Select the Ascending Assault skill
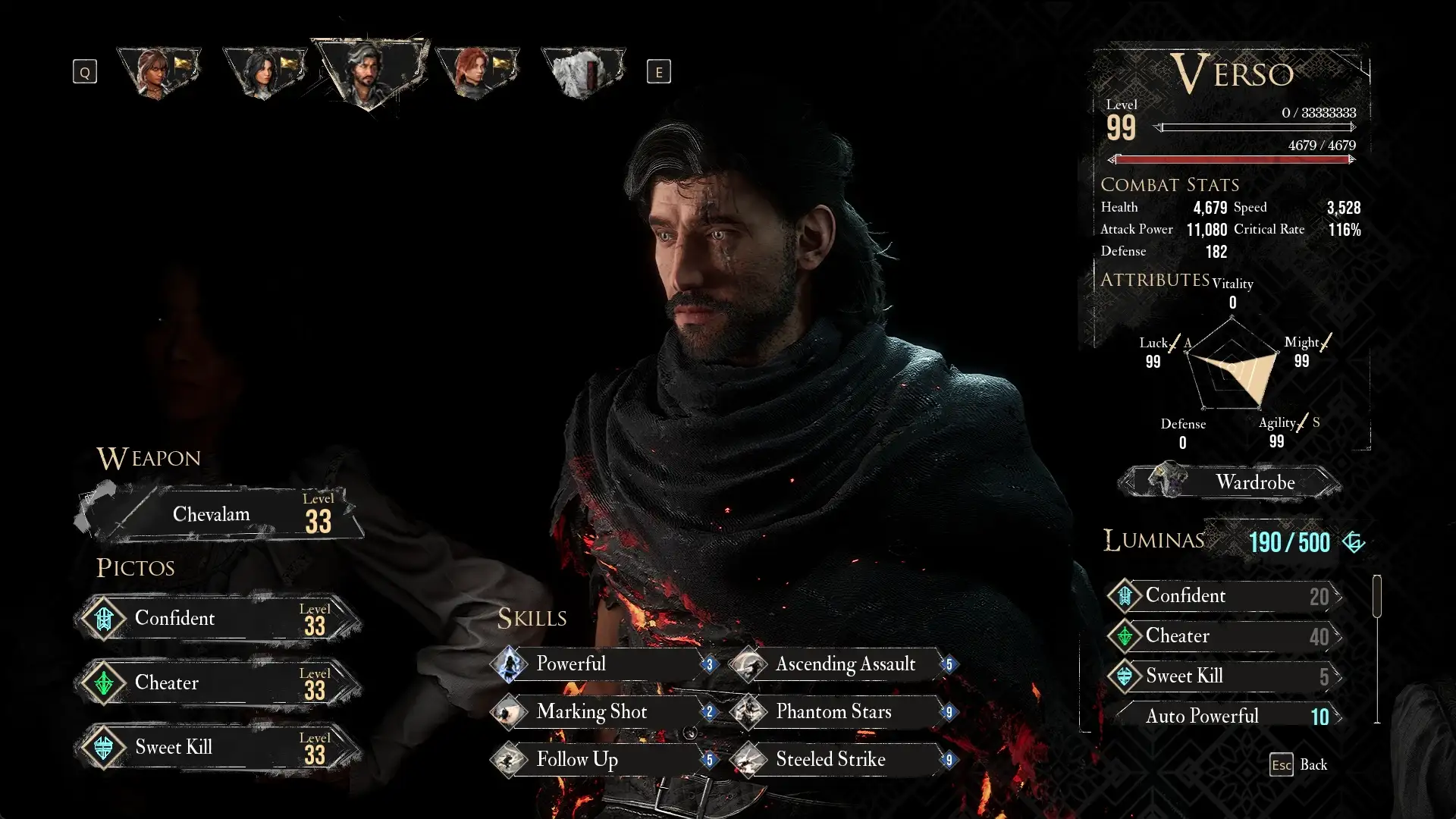Image resolution: width=1456 pixels, height=819 pixels. 843,664
